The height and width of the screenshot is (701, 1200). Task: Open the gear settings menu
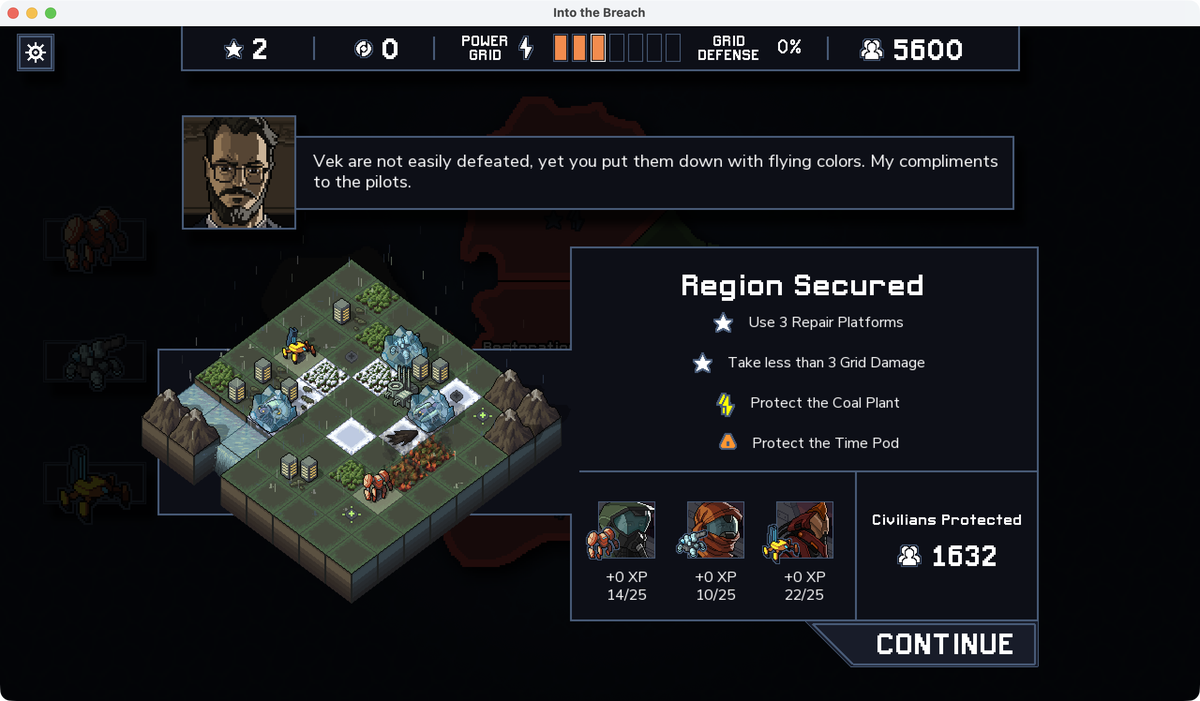coord(36,52)
